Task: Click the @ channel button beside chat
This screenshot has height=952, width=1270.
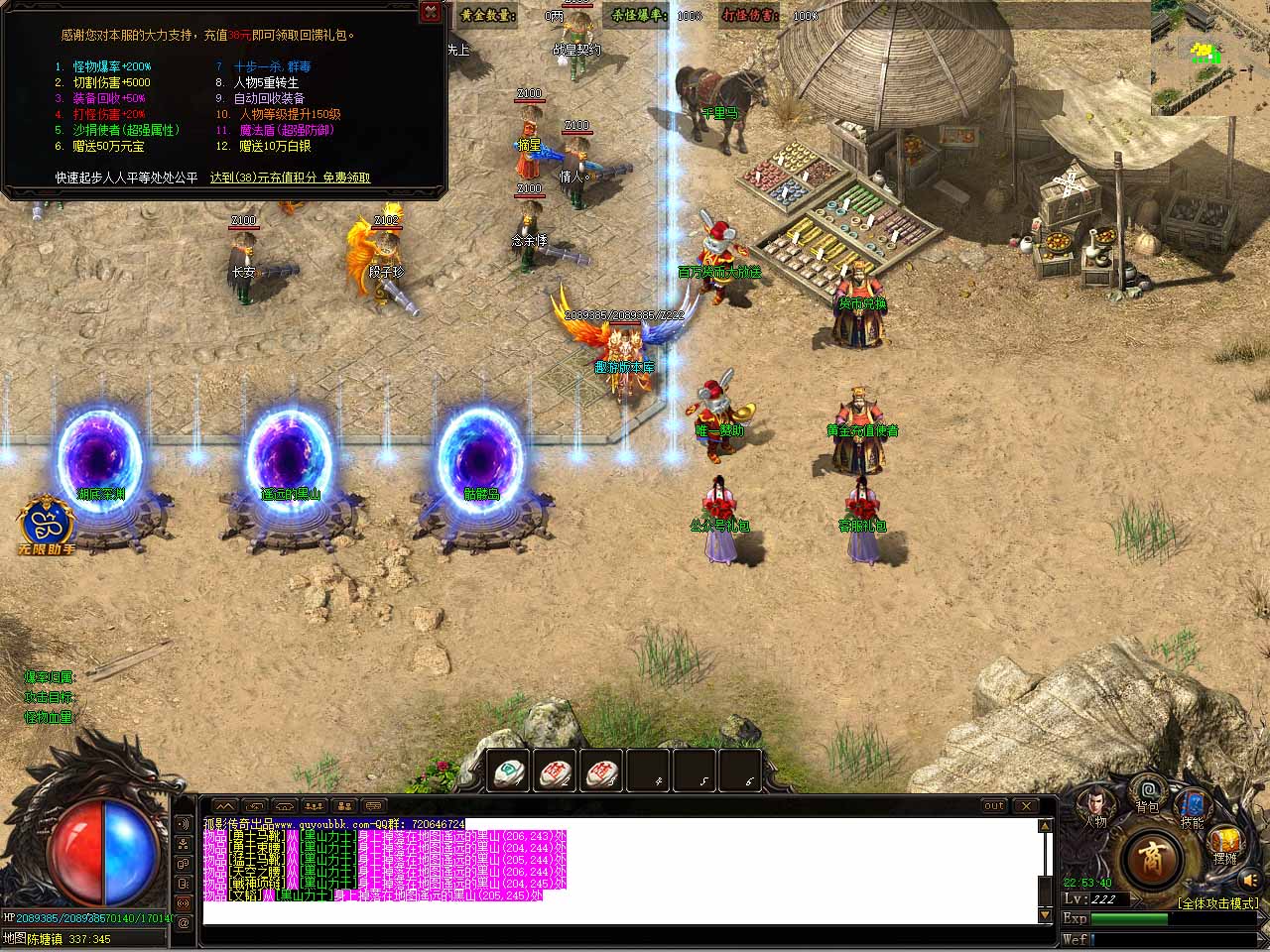Action: (184, 923)
